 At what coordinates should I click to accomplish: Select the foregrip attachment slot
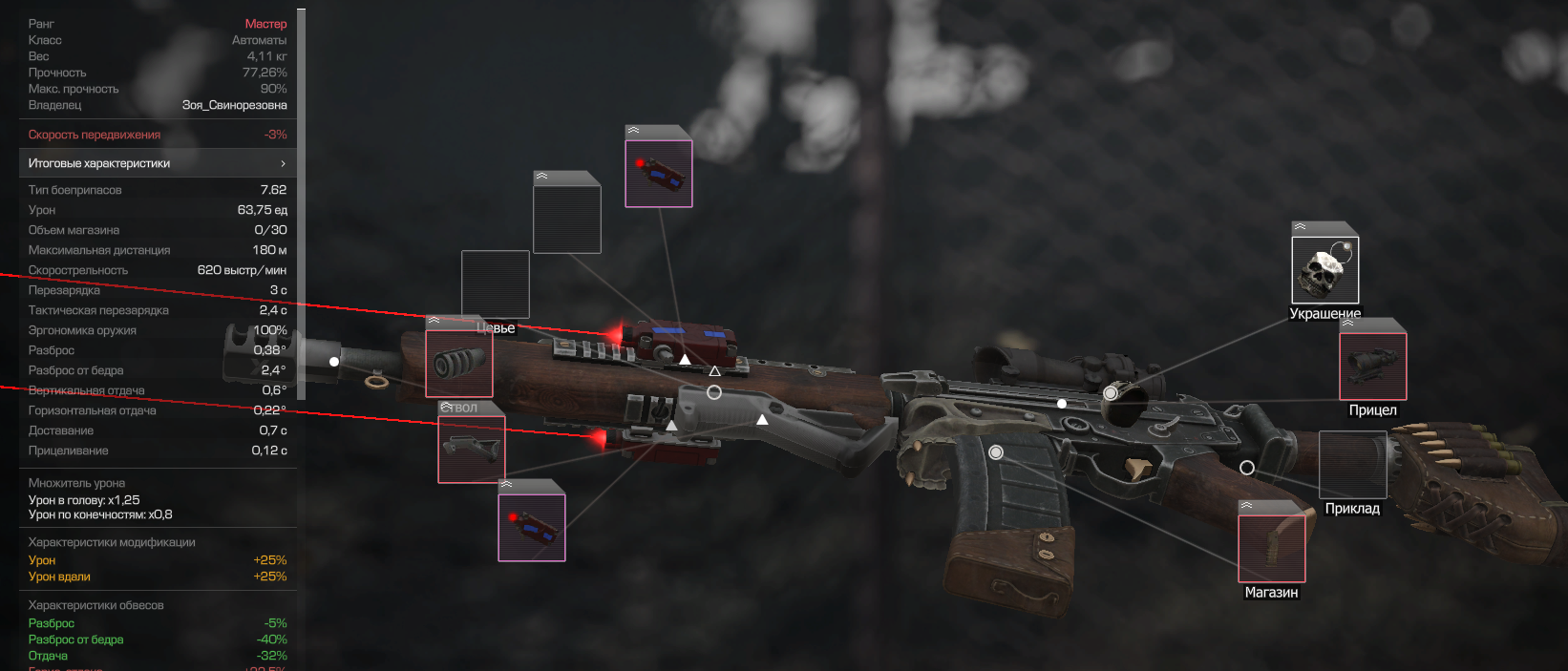click(x=472, y=449)
